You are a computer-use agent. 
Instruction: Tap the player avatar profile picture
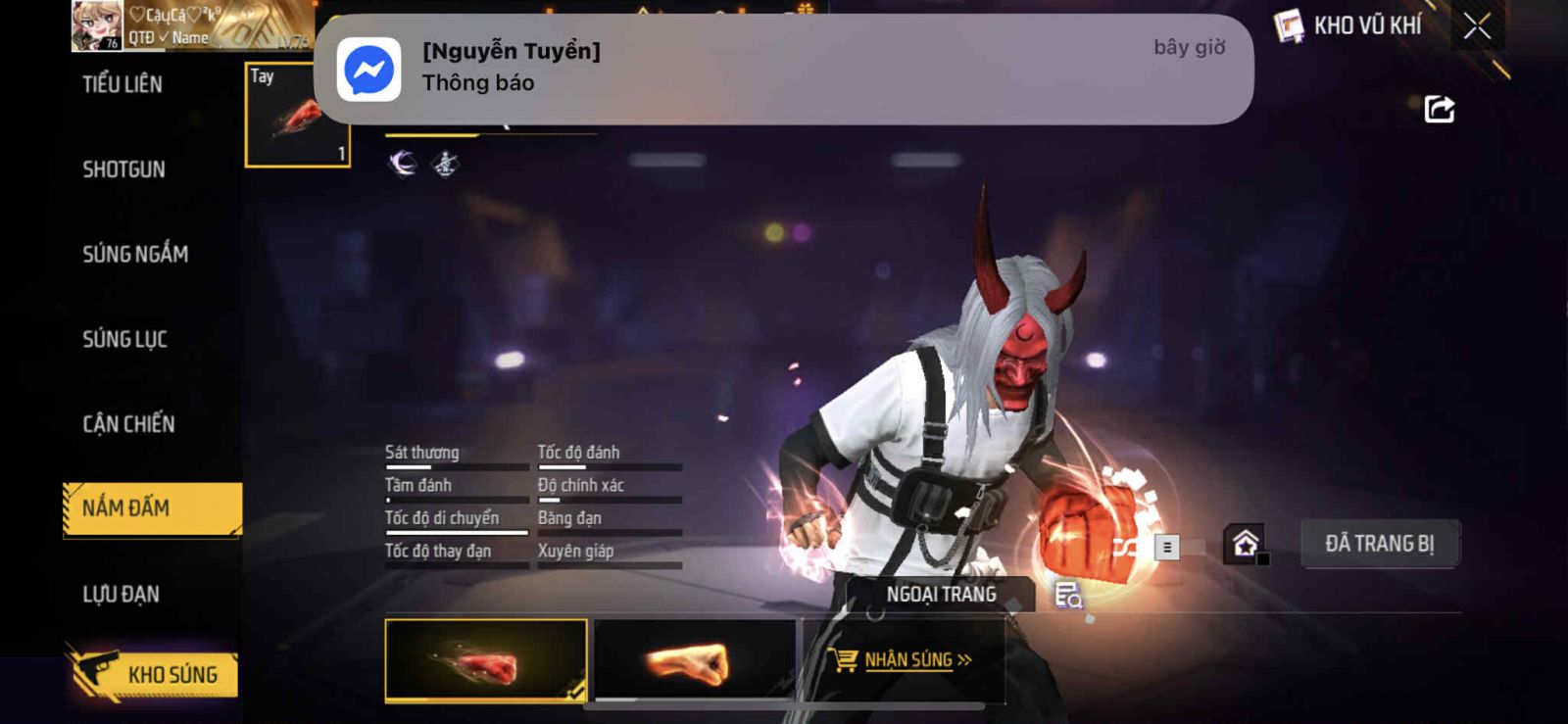[96, 25]
